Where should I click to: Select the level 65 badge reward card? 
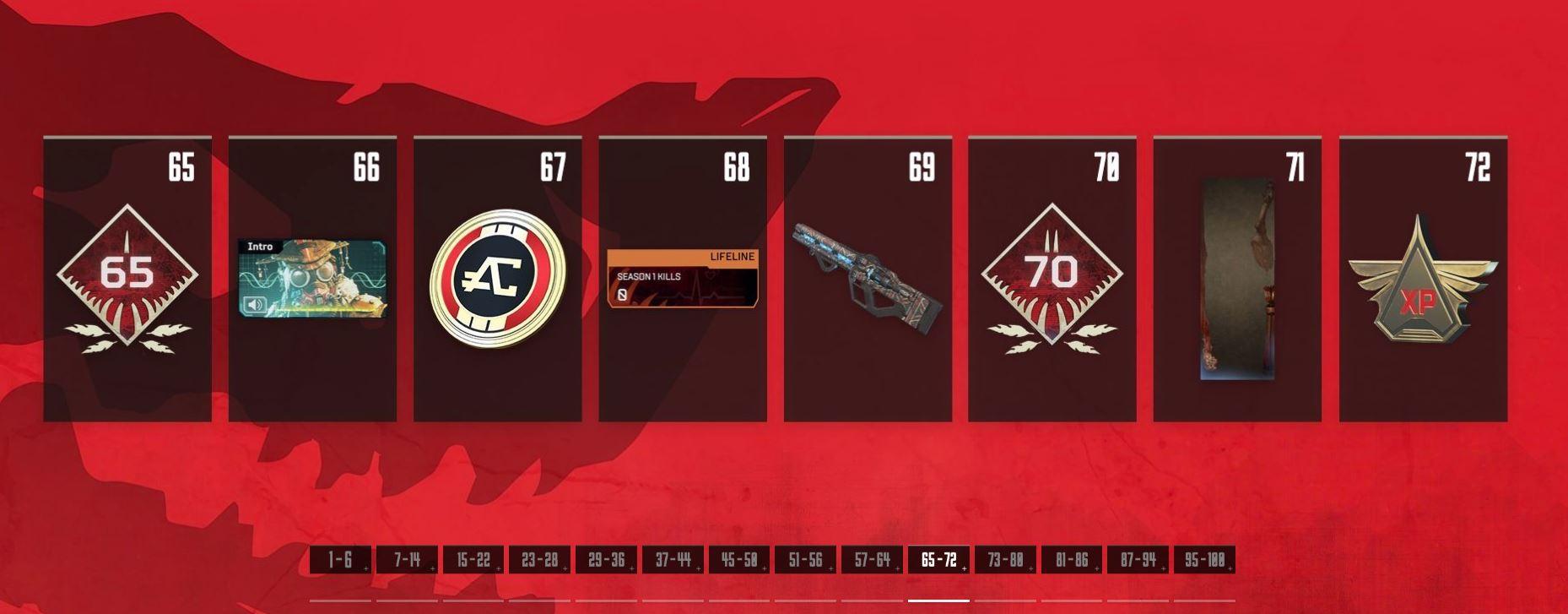pyautogui.click(x=127, y=279)
